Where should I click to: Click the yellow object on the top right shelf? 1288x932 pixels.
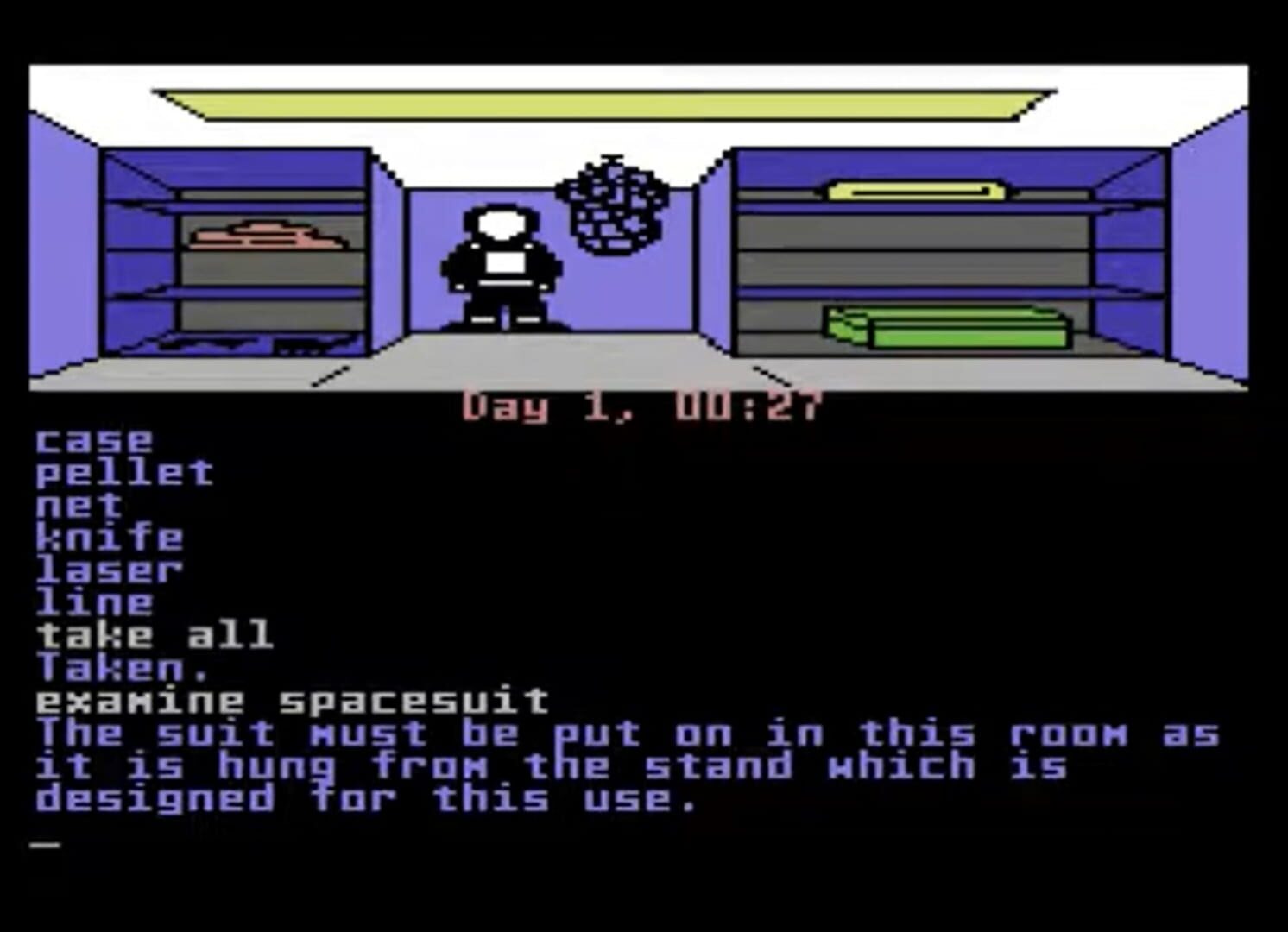click(x=915, y=188)
